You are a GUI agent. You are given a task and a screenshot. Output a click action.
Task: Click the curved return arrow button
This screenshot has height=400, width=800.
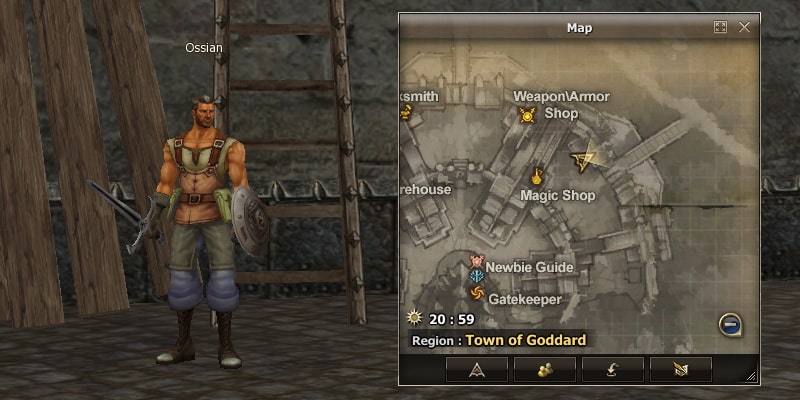coord(613,369)
